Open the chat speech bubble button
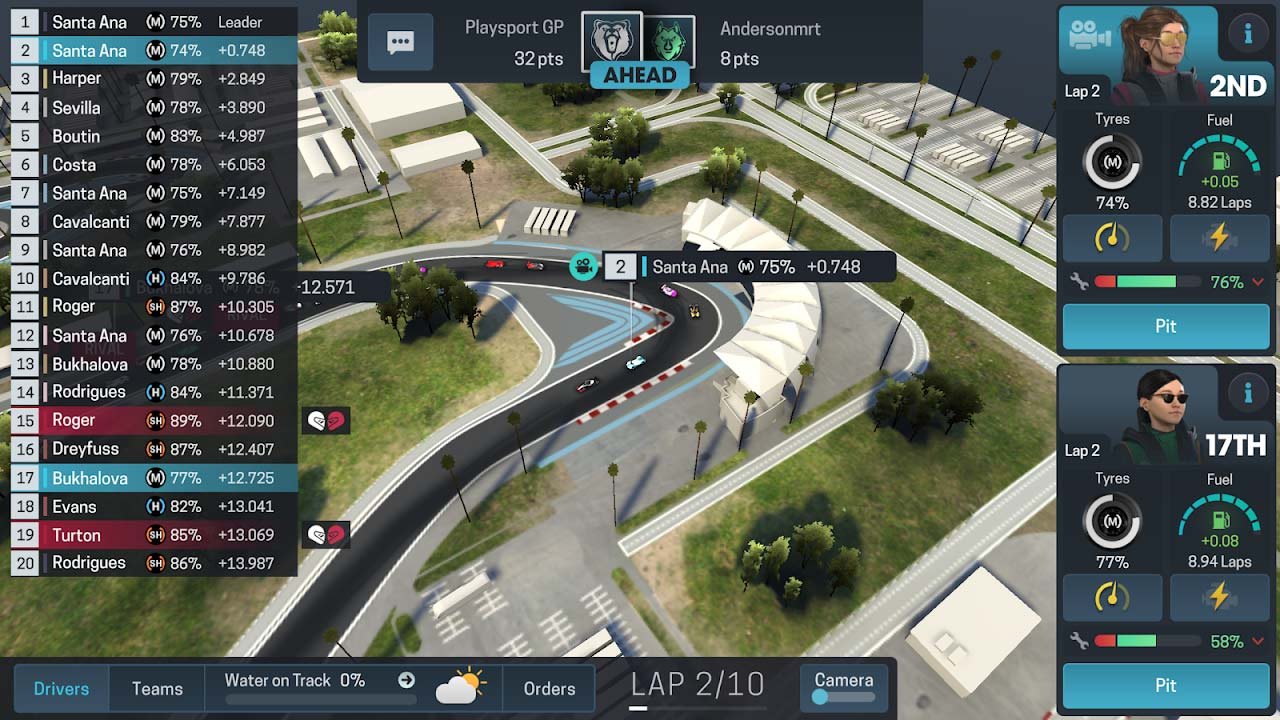This screenshot has height=720, width=1280. coord(400,42)
